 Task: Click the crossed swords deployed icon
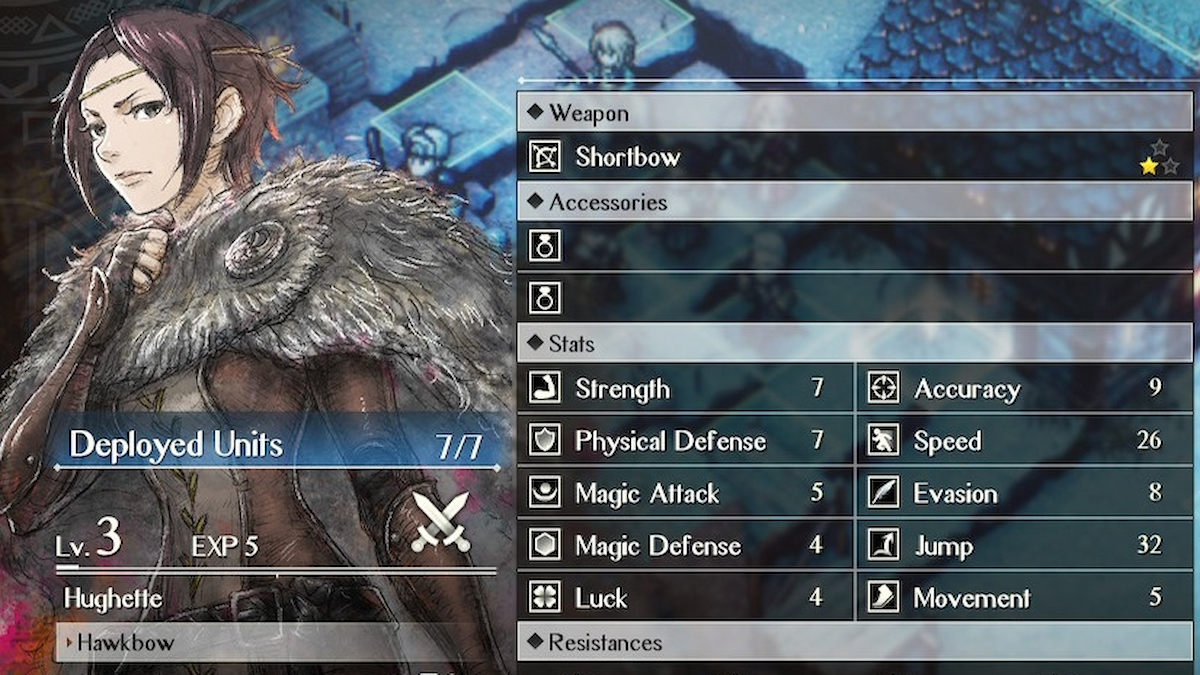[442, 522]
